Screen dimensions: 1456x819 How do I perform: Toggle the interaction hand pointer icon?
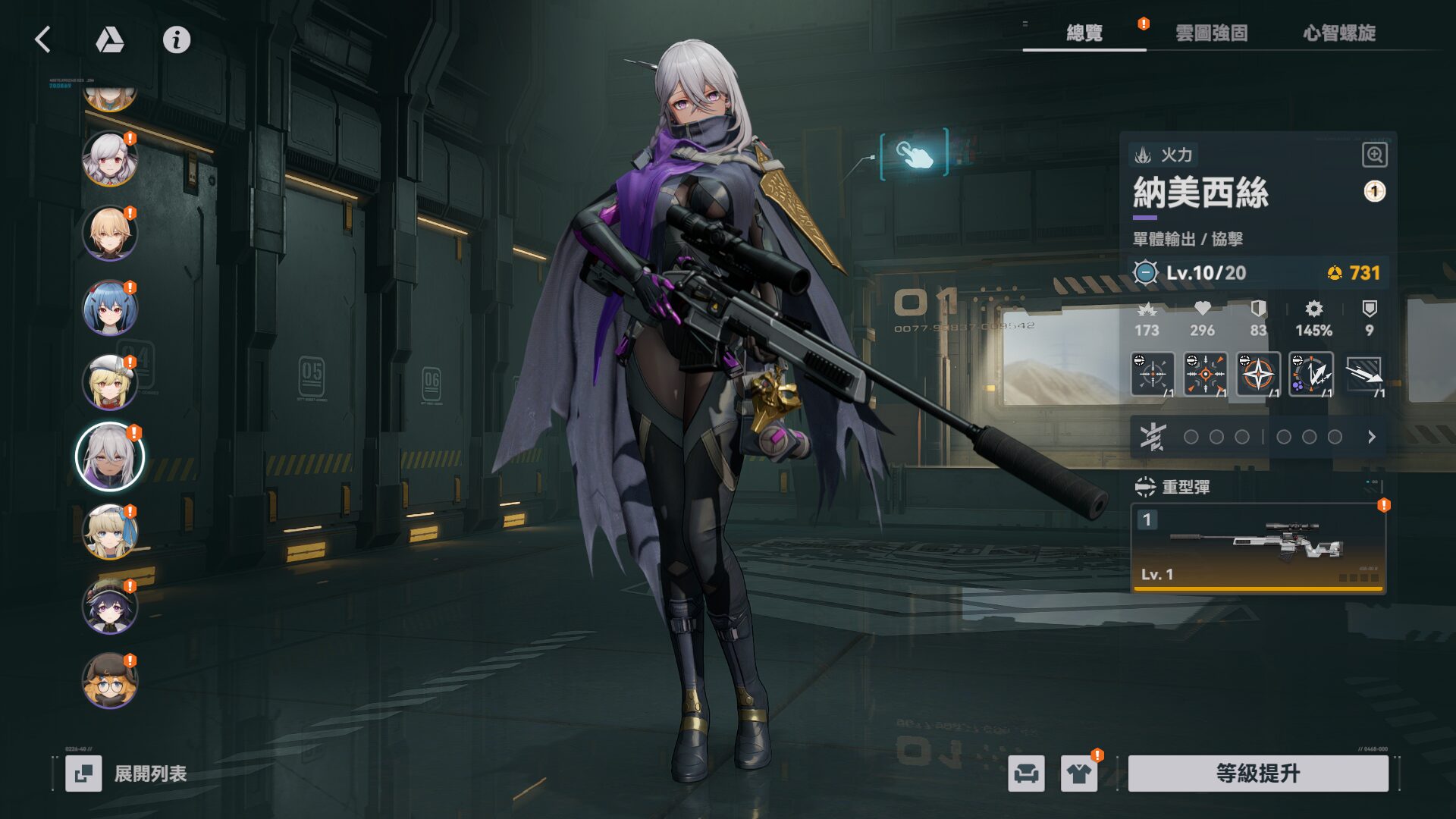[914, 154]
